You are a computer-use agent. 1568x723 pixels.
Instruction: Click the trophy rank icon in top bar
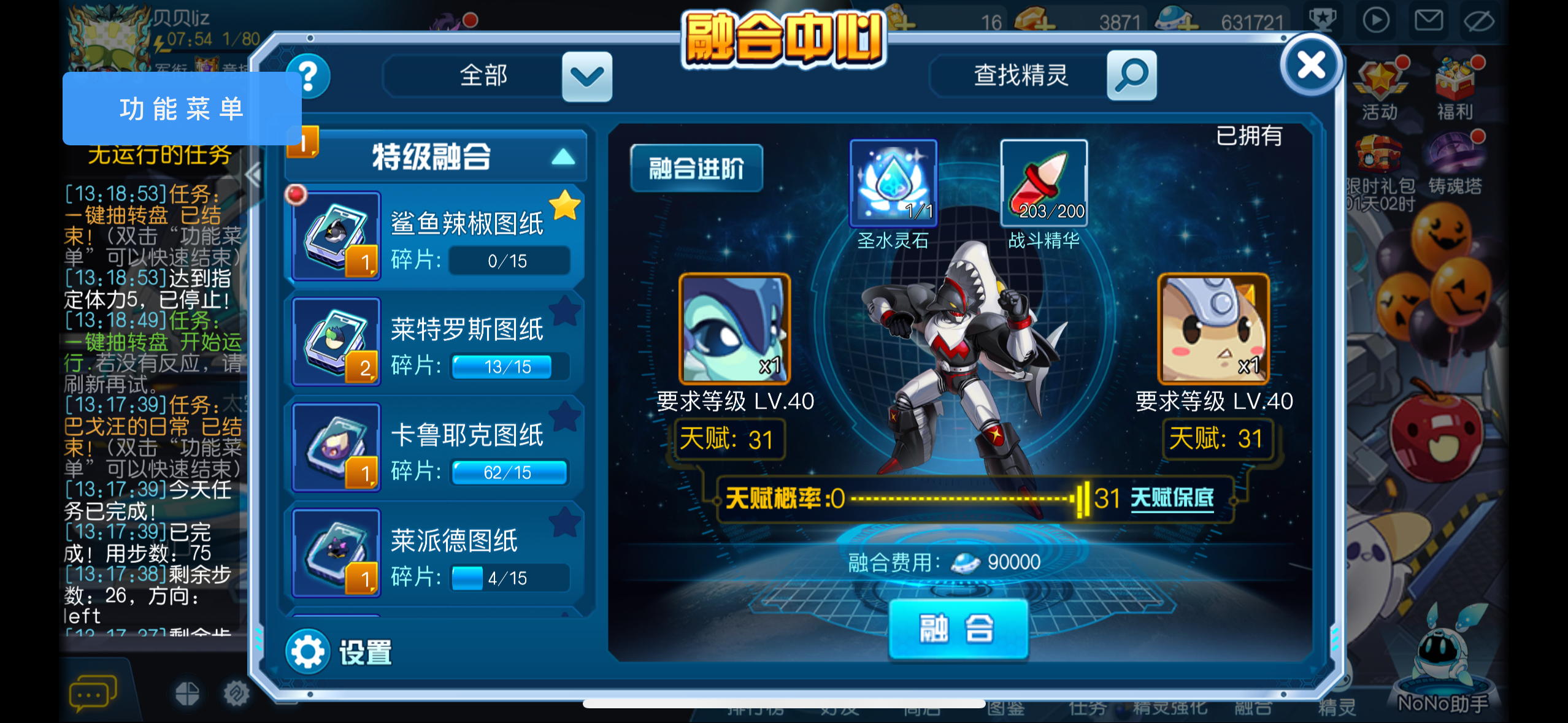click(1323, 20)
